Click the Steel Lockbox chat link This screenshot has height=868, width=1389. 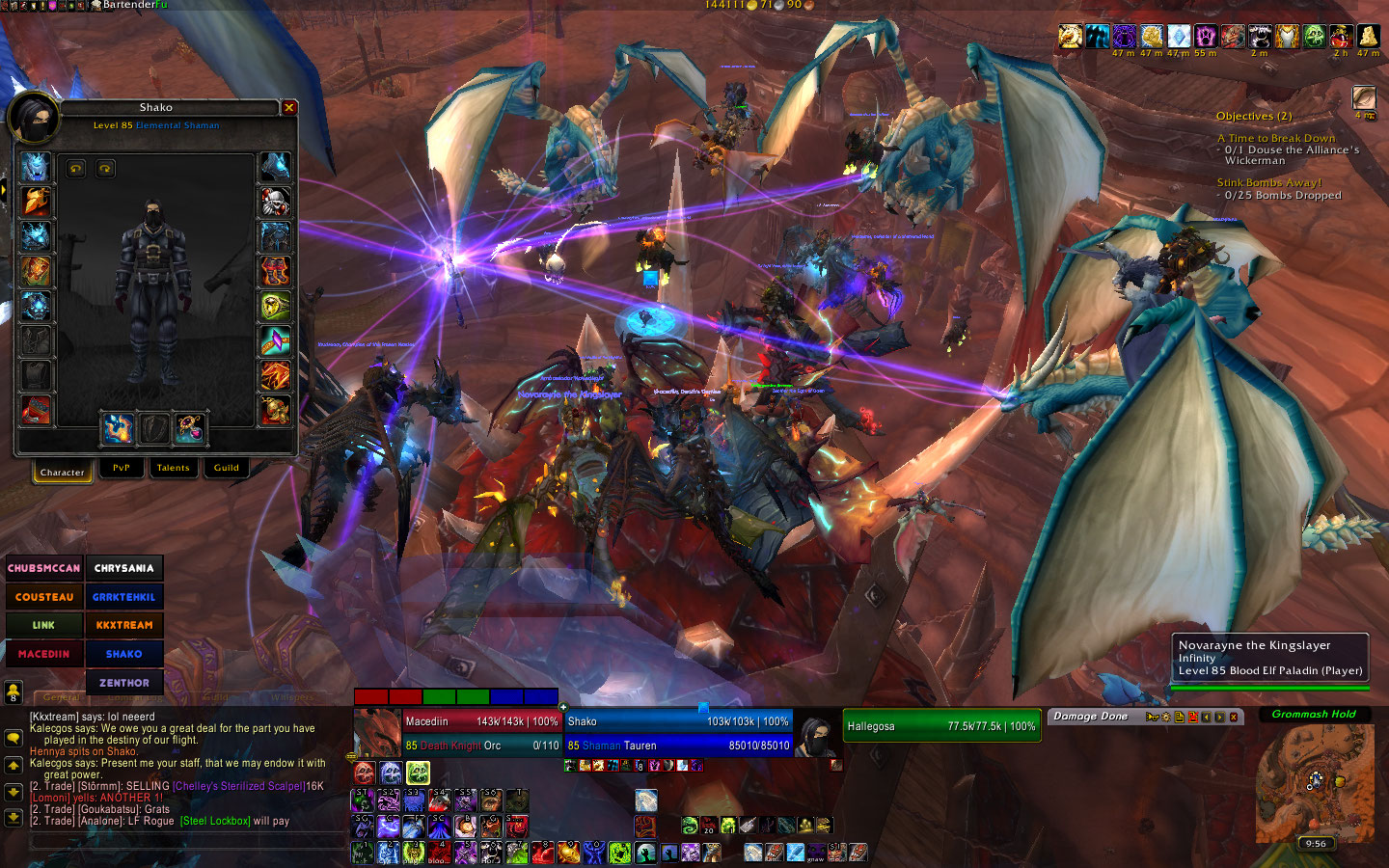(215, 821)
